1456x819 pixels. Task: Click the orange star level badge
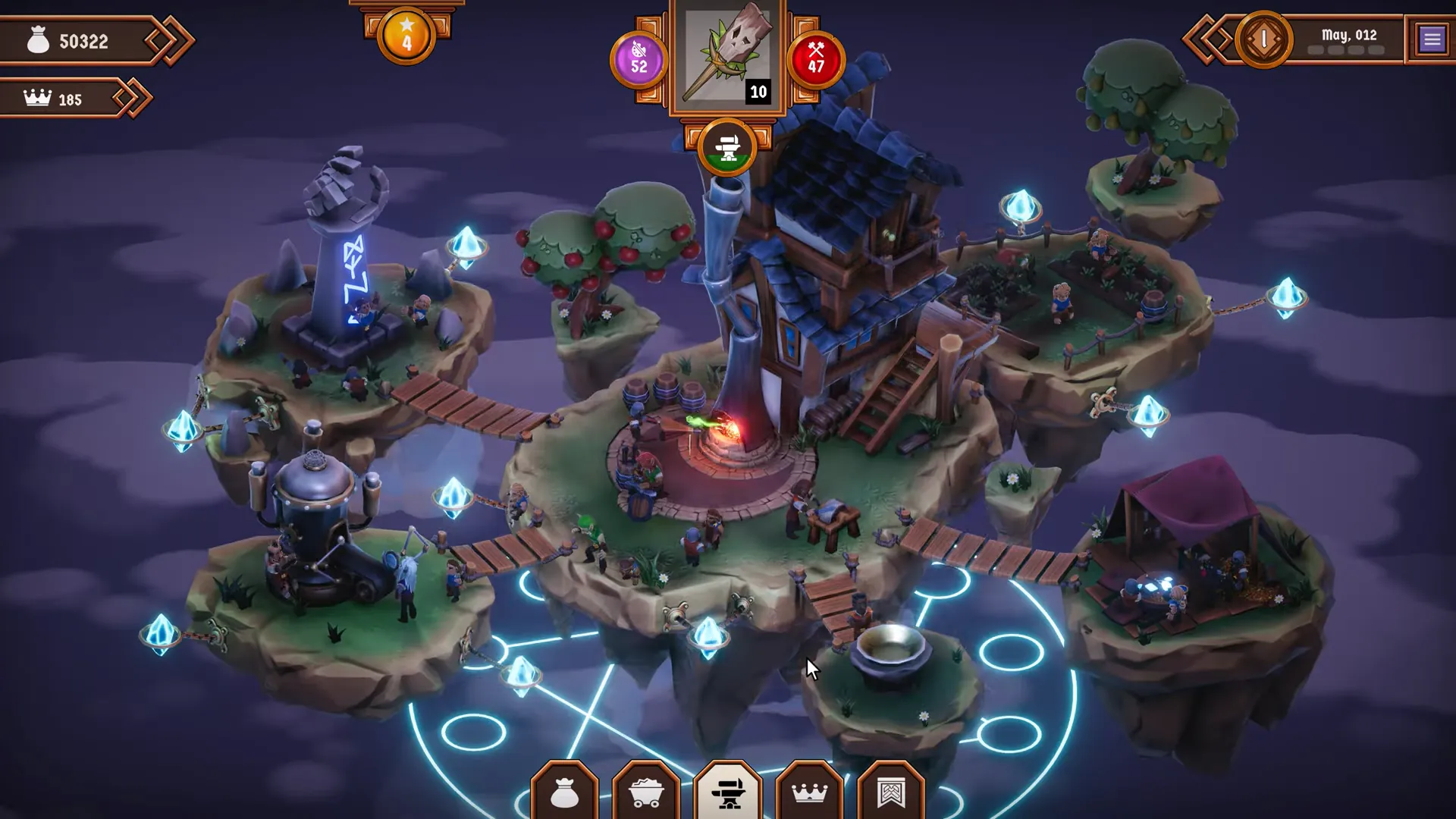[x=406, y=36]
